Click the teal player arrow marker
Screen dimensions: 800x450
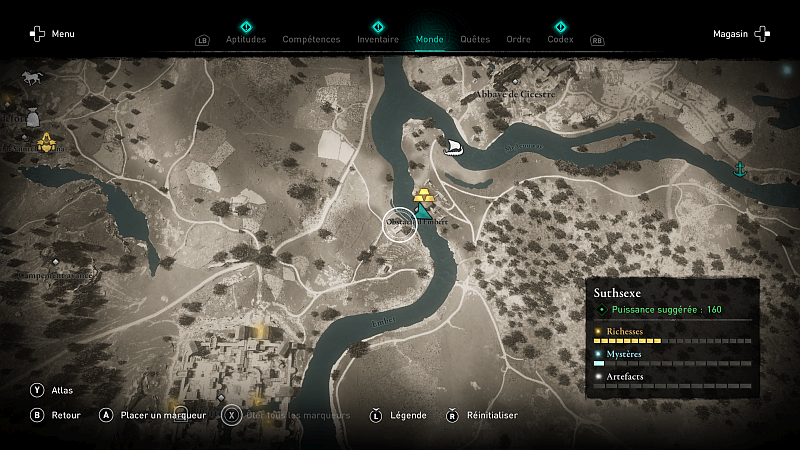coord(426,212)
